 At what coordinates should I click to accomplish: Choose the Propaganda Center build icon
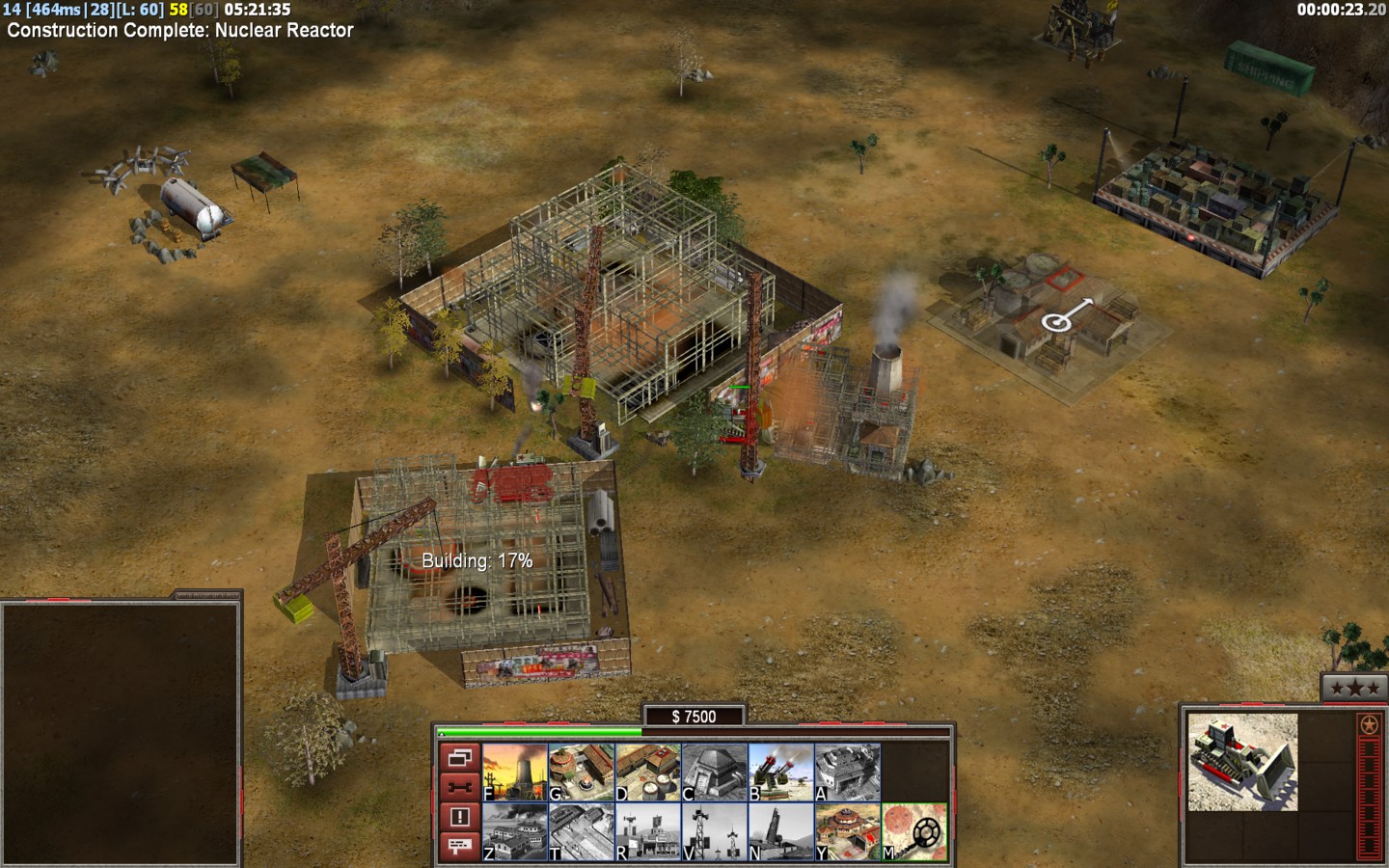click(x=647, y=831)
